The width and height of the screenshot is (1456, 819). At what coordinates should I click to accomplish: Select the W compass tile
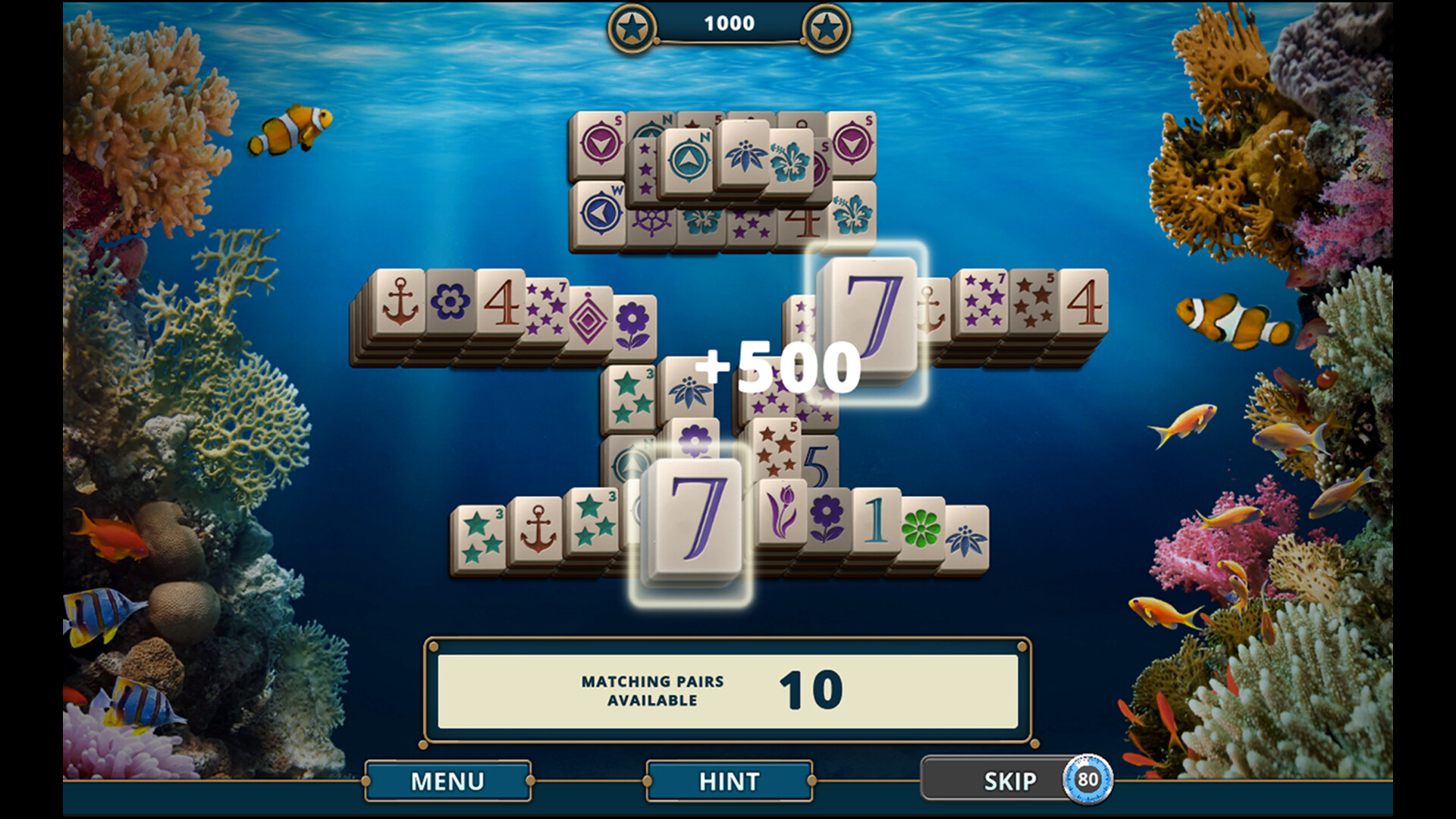[x=599, y=214]
